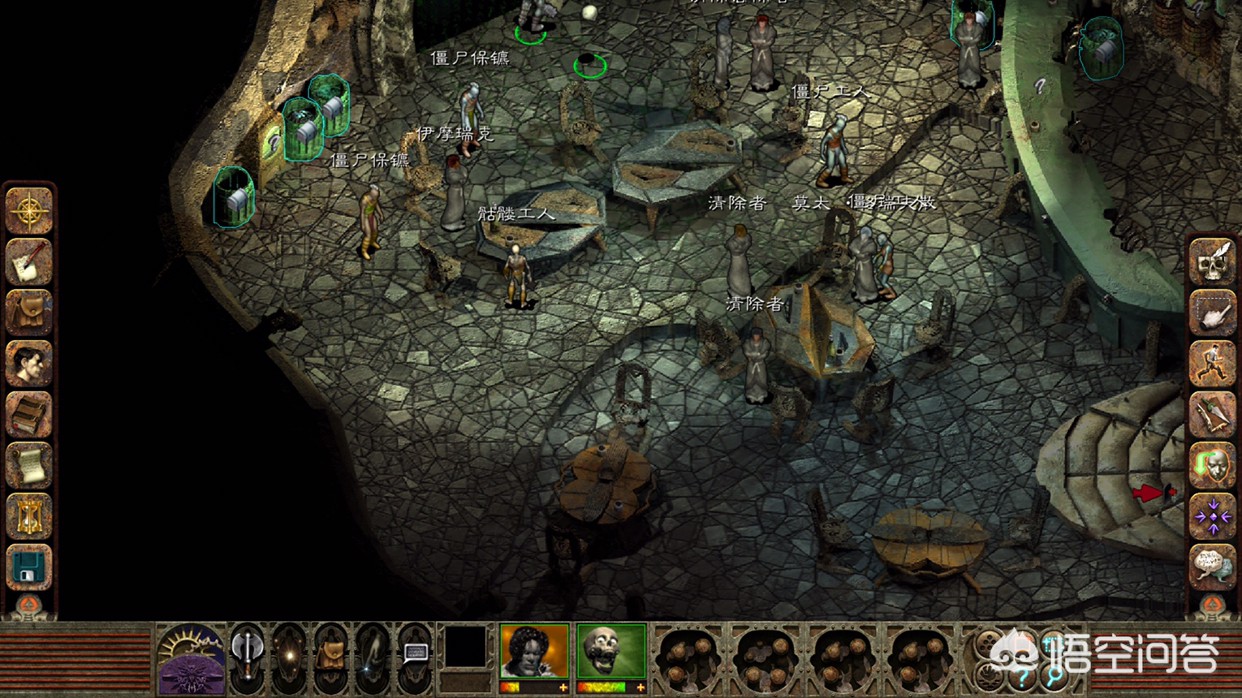This screenshot has height=698, width=1242.
Task: Open the inventory leather bag button
Action: point(29,312)
